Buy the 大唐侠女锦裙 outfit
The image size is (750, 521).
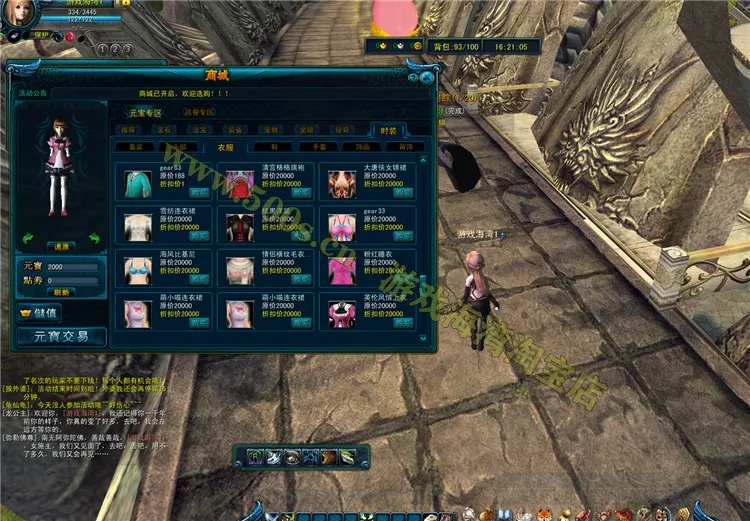(402, 193)
